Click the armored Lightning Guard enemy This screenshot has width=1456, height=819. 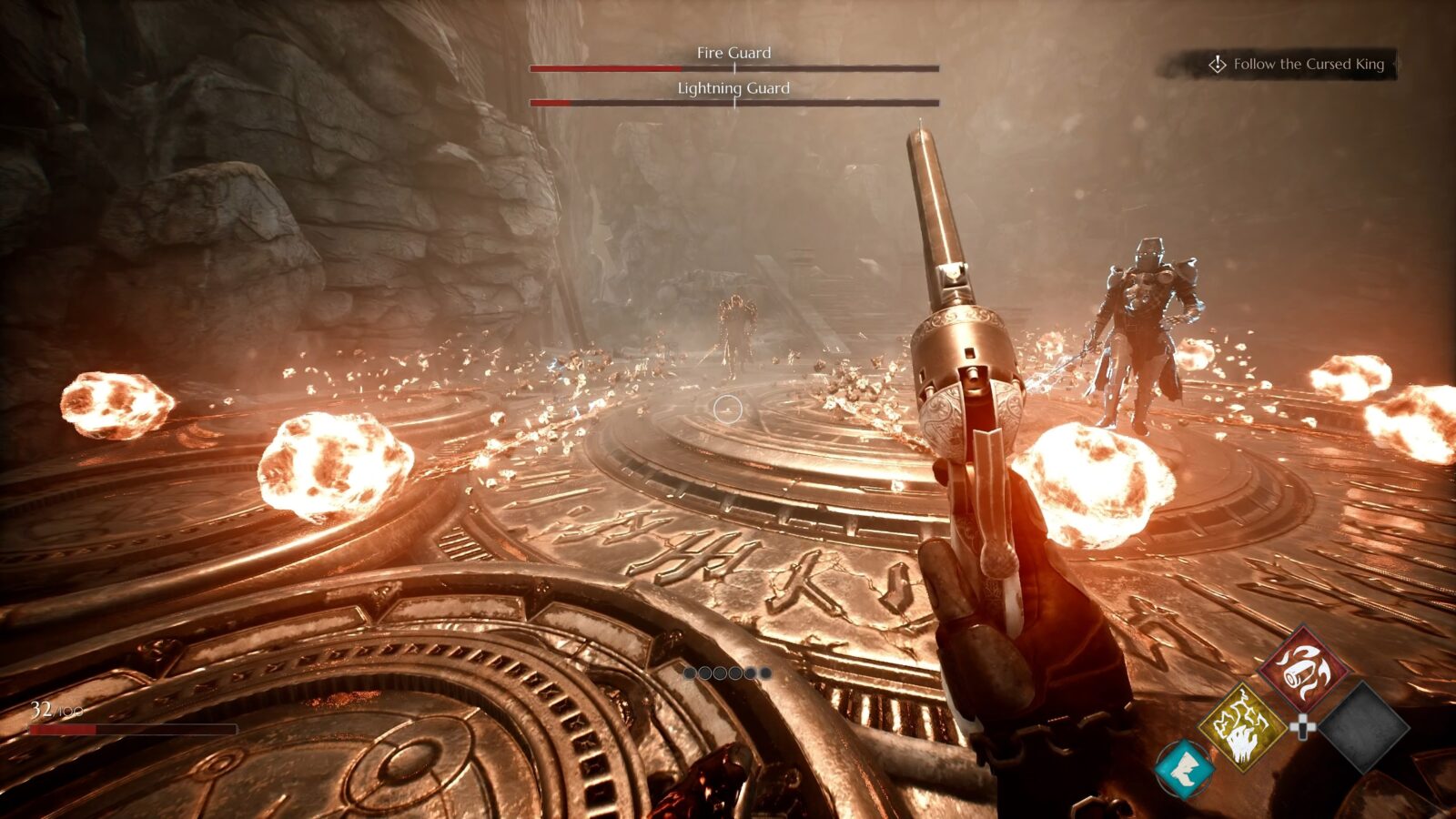coord(1148,318)
